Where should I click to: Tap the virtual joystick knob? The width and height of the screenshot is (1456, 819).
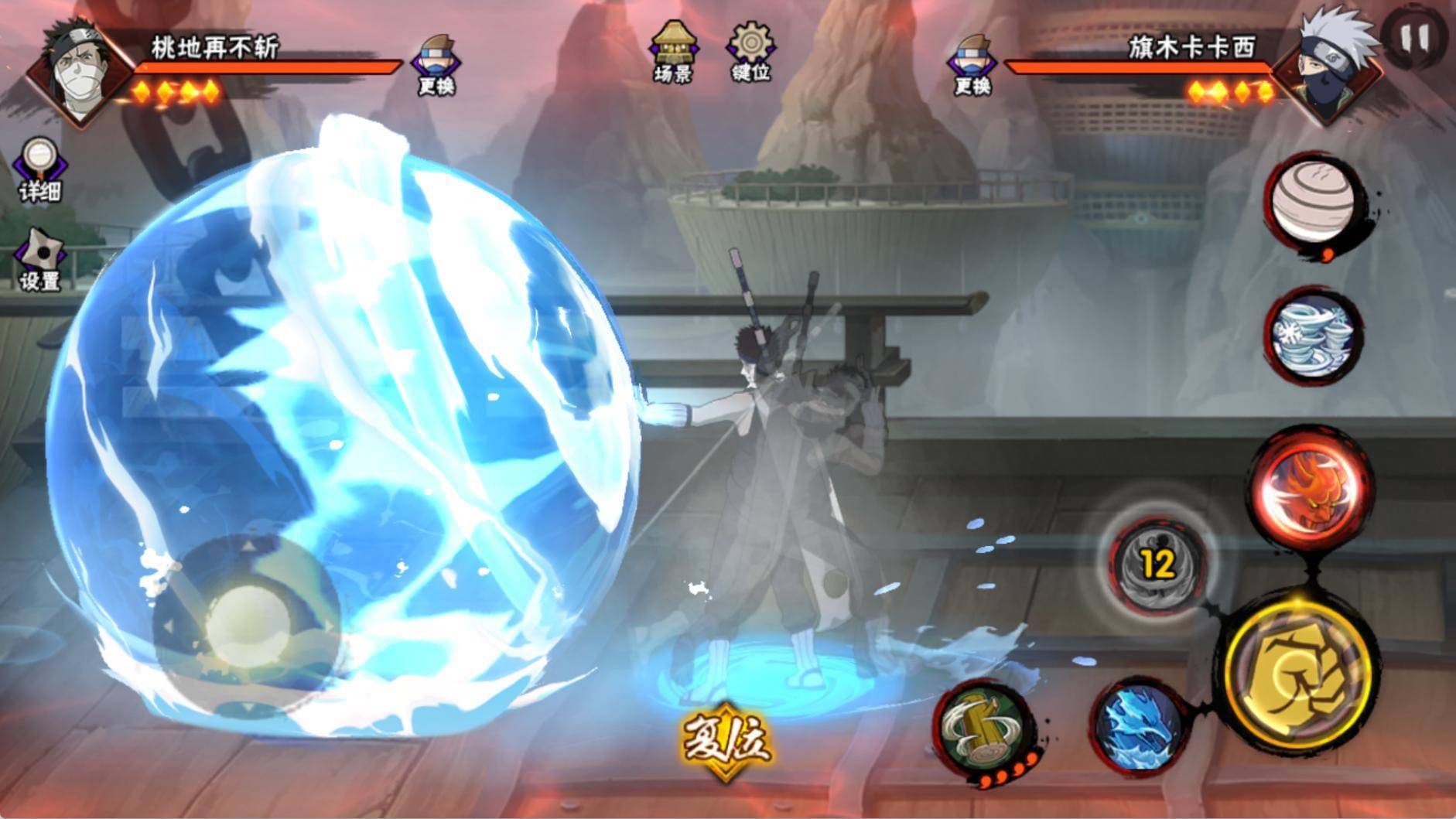click(x=248, y=625)
